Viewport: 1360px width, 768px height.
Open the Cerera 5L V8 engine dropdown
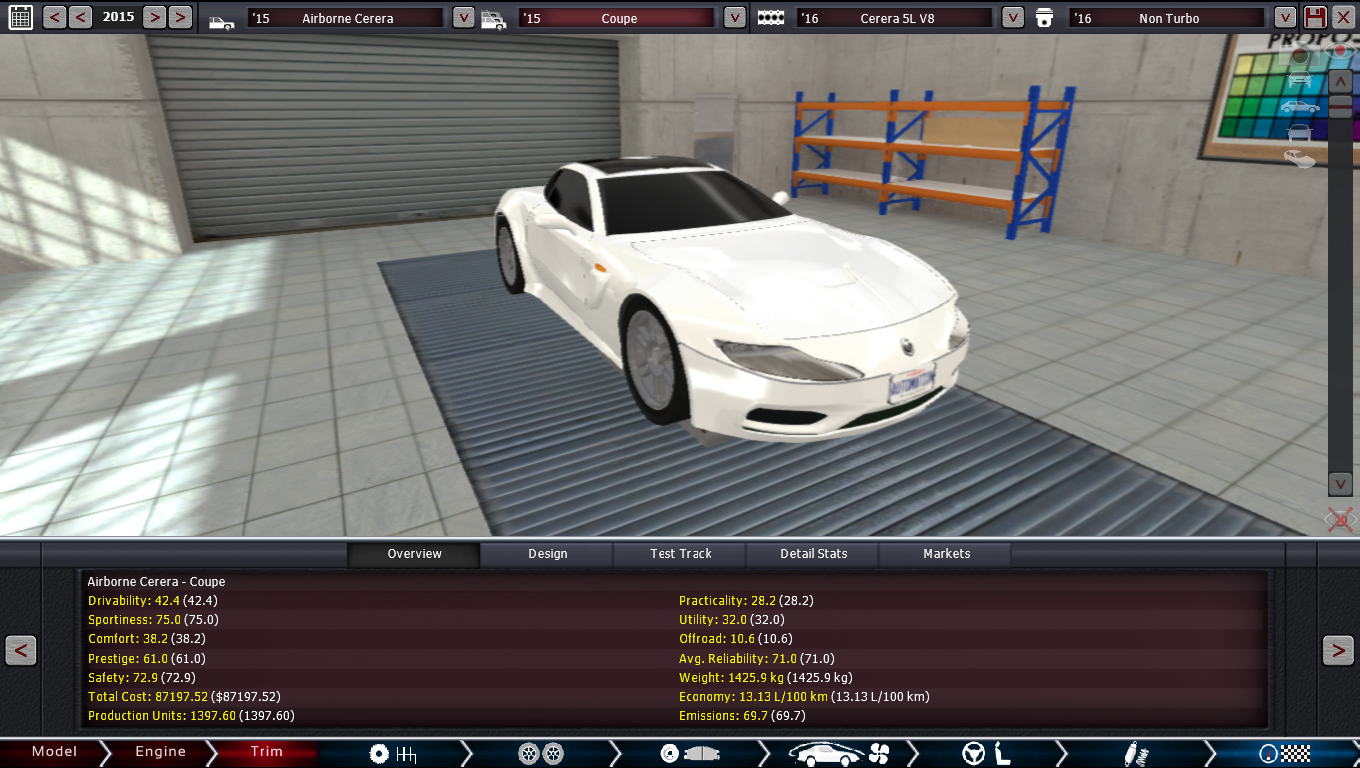[1012, 17]
